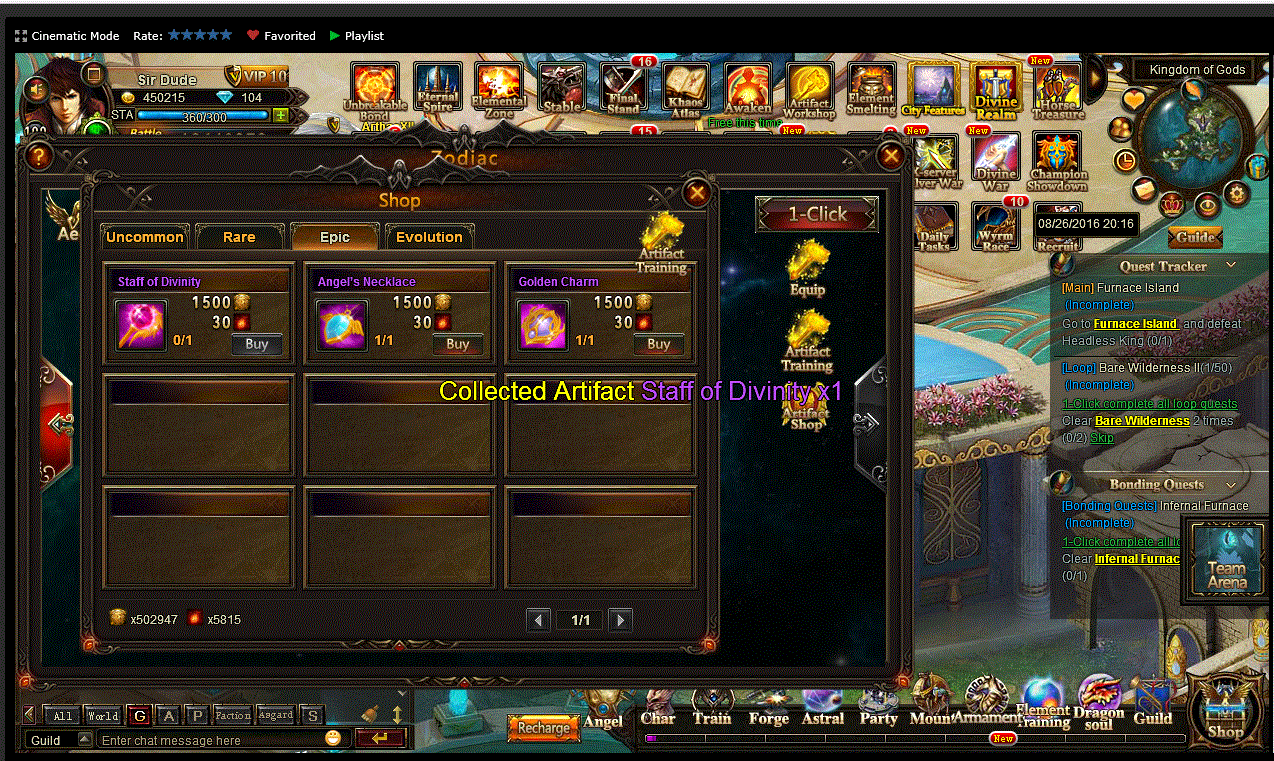Open the Playlist link above the game
1274x761 pixels.
tap(363, 36)
